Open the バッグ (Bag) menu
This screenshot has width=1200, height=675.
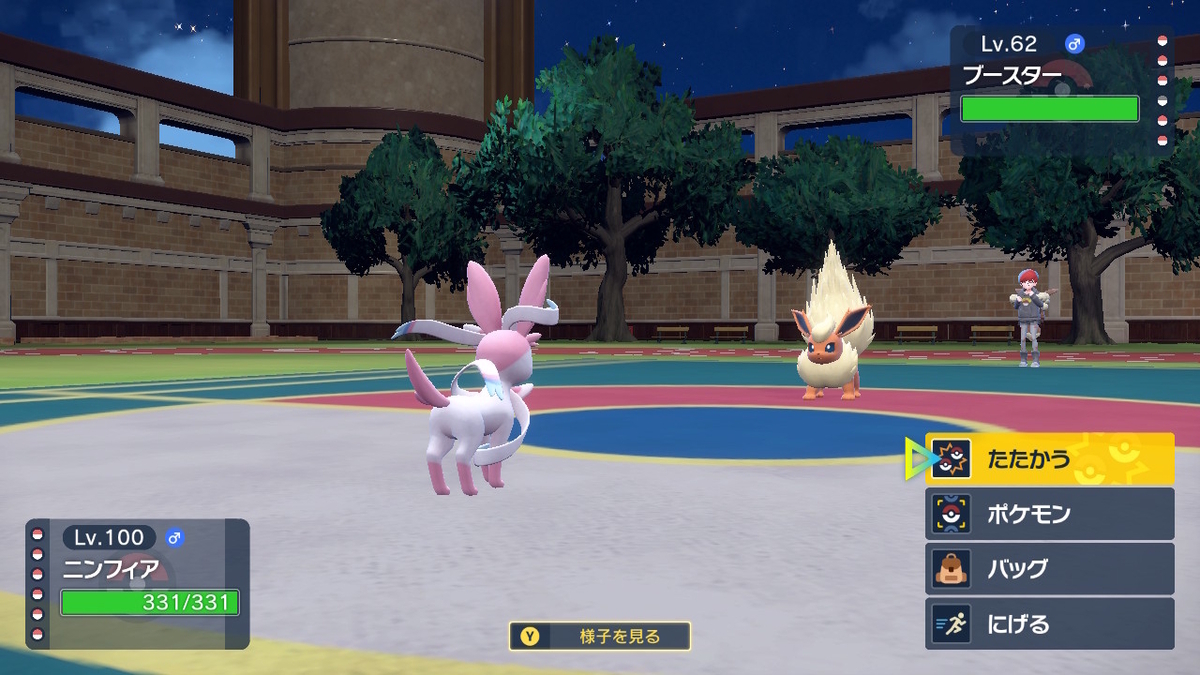[x=1049, y=569]
